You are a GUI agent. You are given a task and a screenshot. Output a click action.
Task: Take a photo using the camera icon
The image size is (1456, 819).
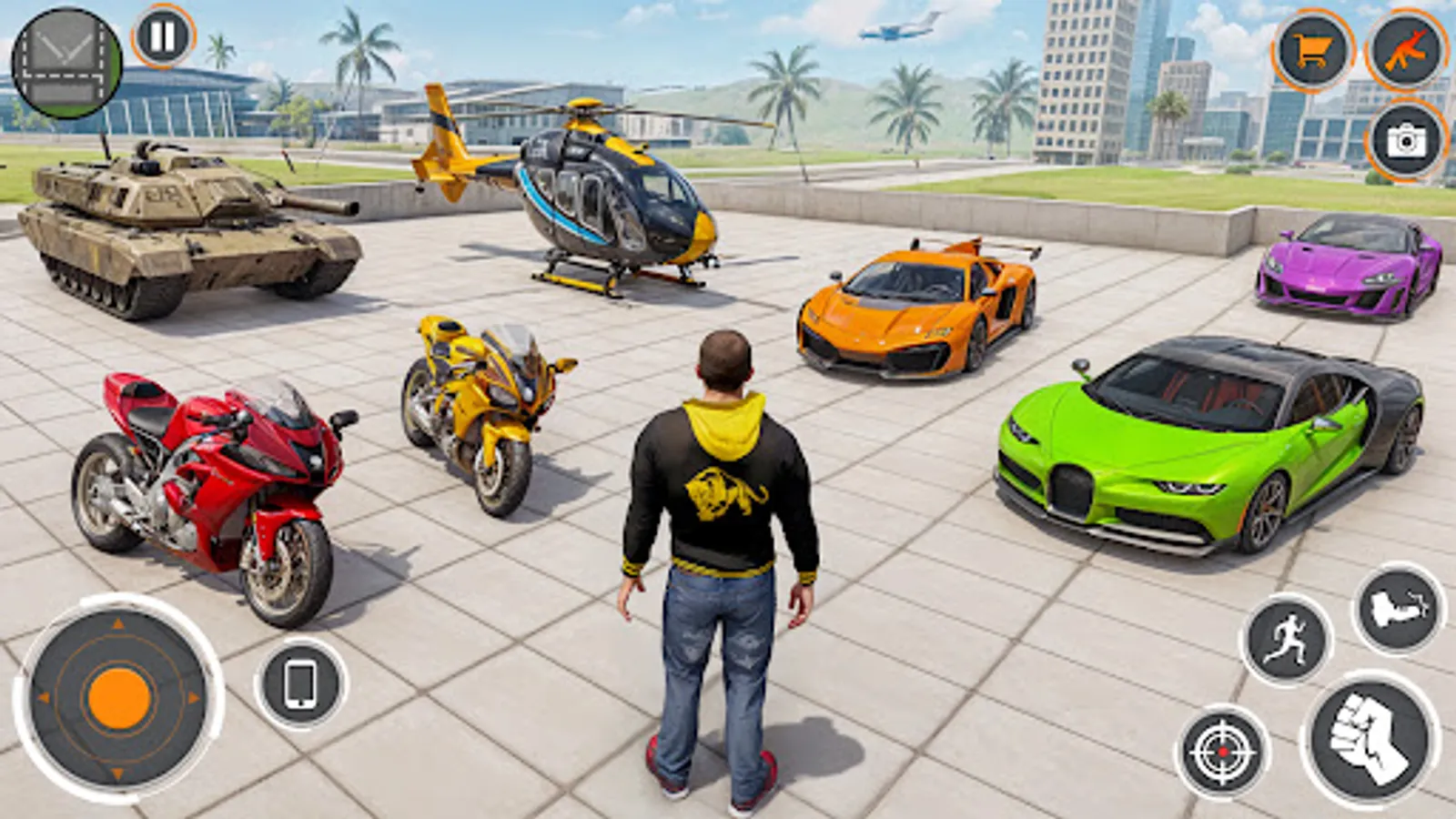[1407, 141]
